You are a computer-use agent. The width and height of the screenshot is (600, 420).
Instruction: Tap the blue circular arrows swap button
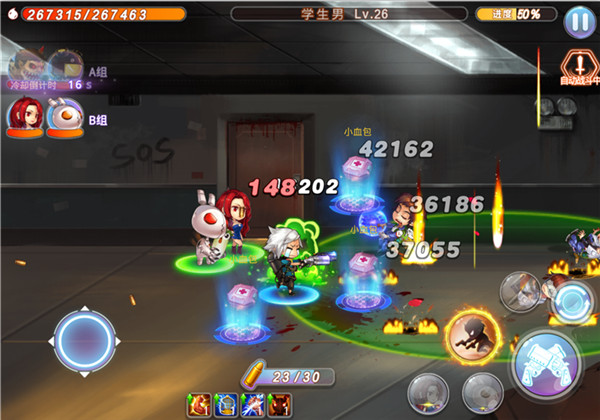point(573,301)
